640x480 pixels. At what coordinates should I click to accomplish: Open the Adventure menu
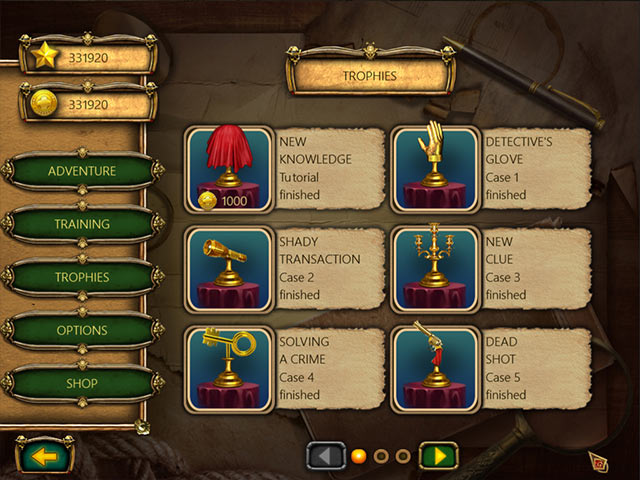[82, 171]
